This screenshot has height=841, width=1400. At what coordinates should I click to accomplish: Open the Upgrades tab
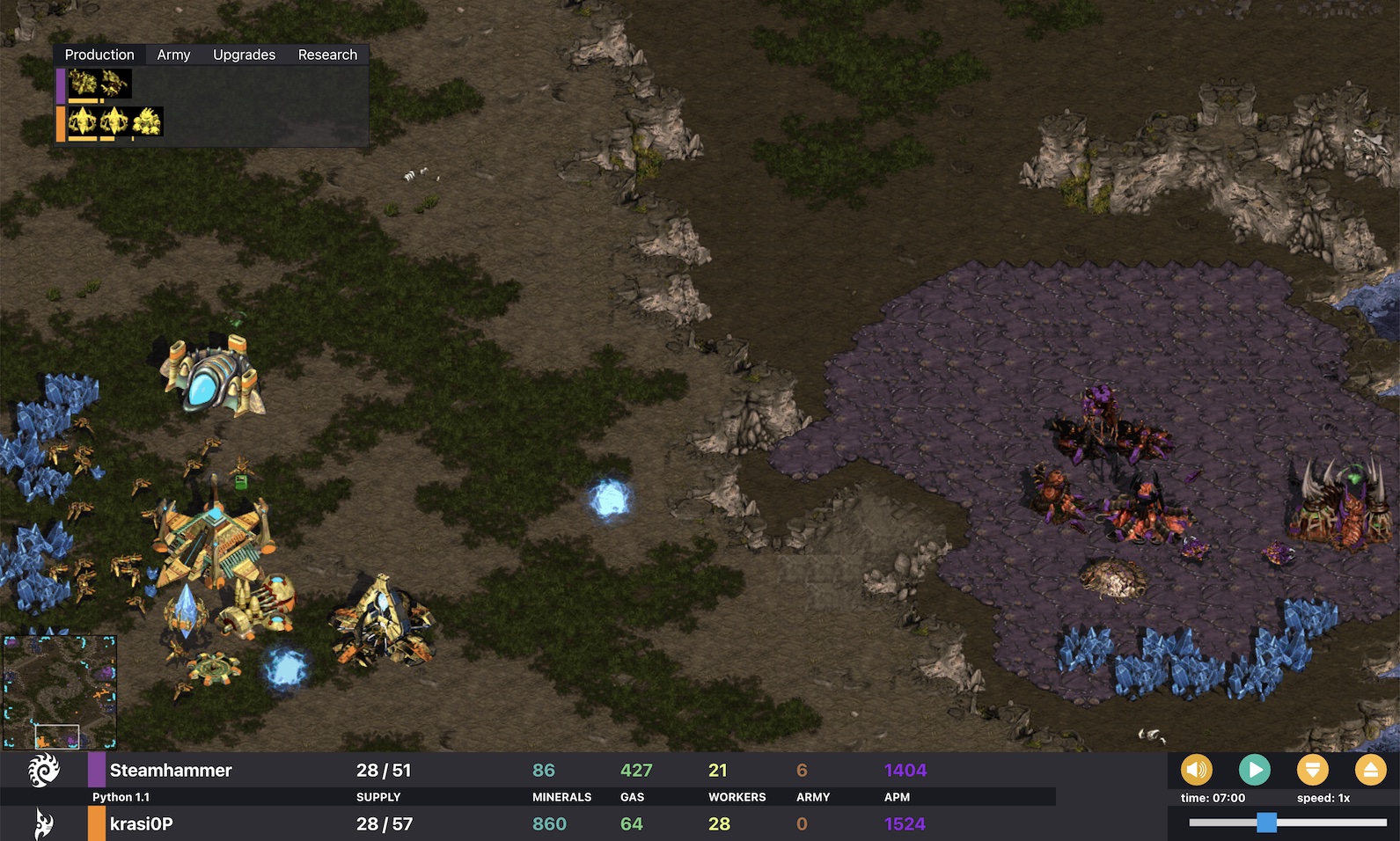pos(243,54)
